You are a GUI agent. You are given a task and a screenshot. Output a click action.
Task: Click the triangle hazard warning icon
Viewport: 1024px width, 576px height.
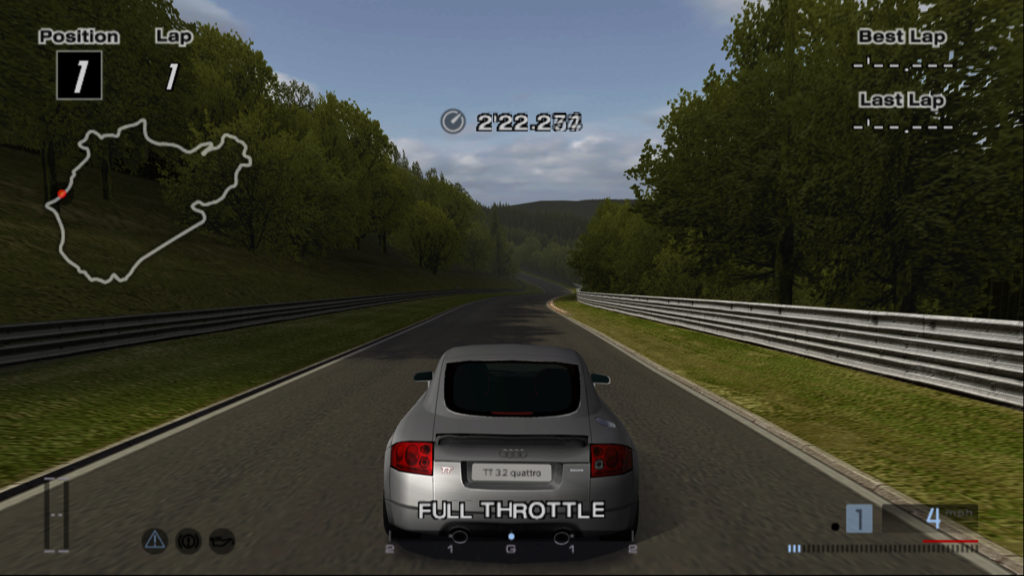tap(154, 541)
